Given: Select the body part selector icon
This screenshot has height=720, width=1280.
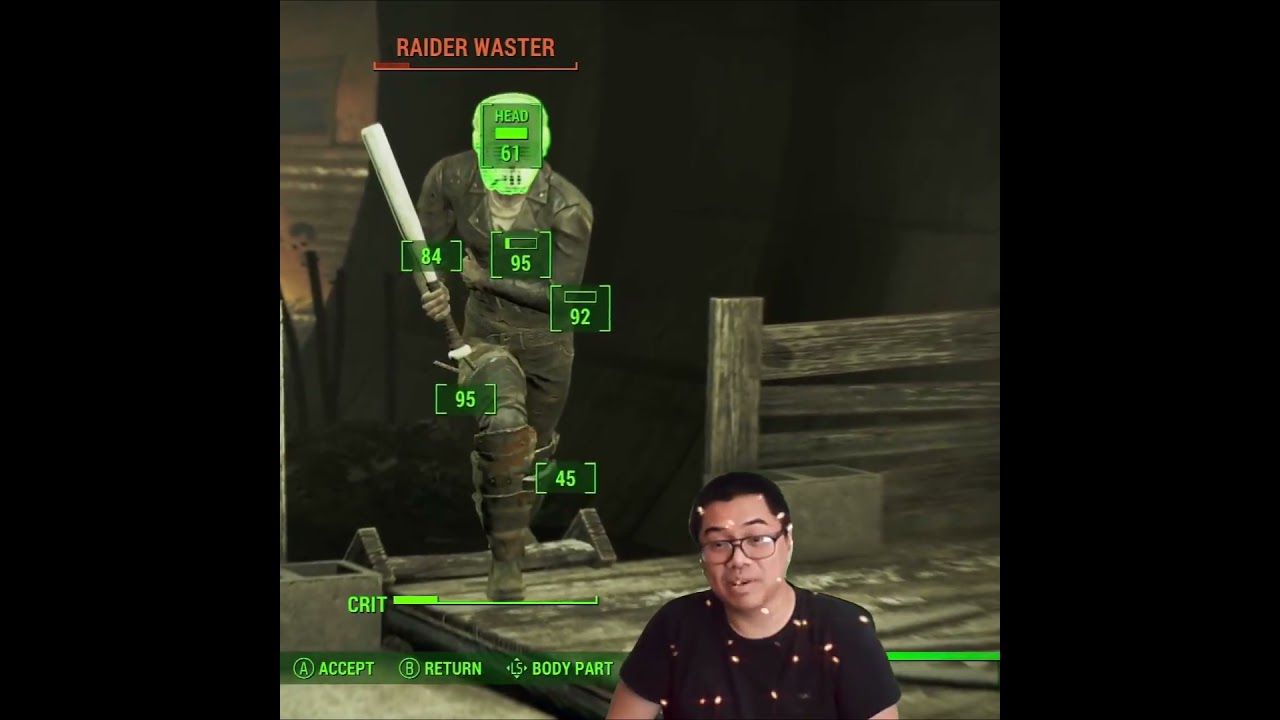Looking at the screenshot, I should click(516, 668).
